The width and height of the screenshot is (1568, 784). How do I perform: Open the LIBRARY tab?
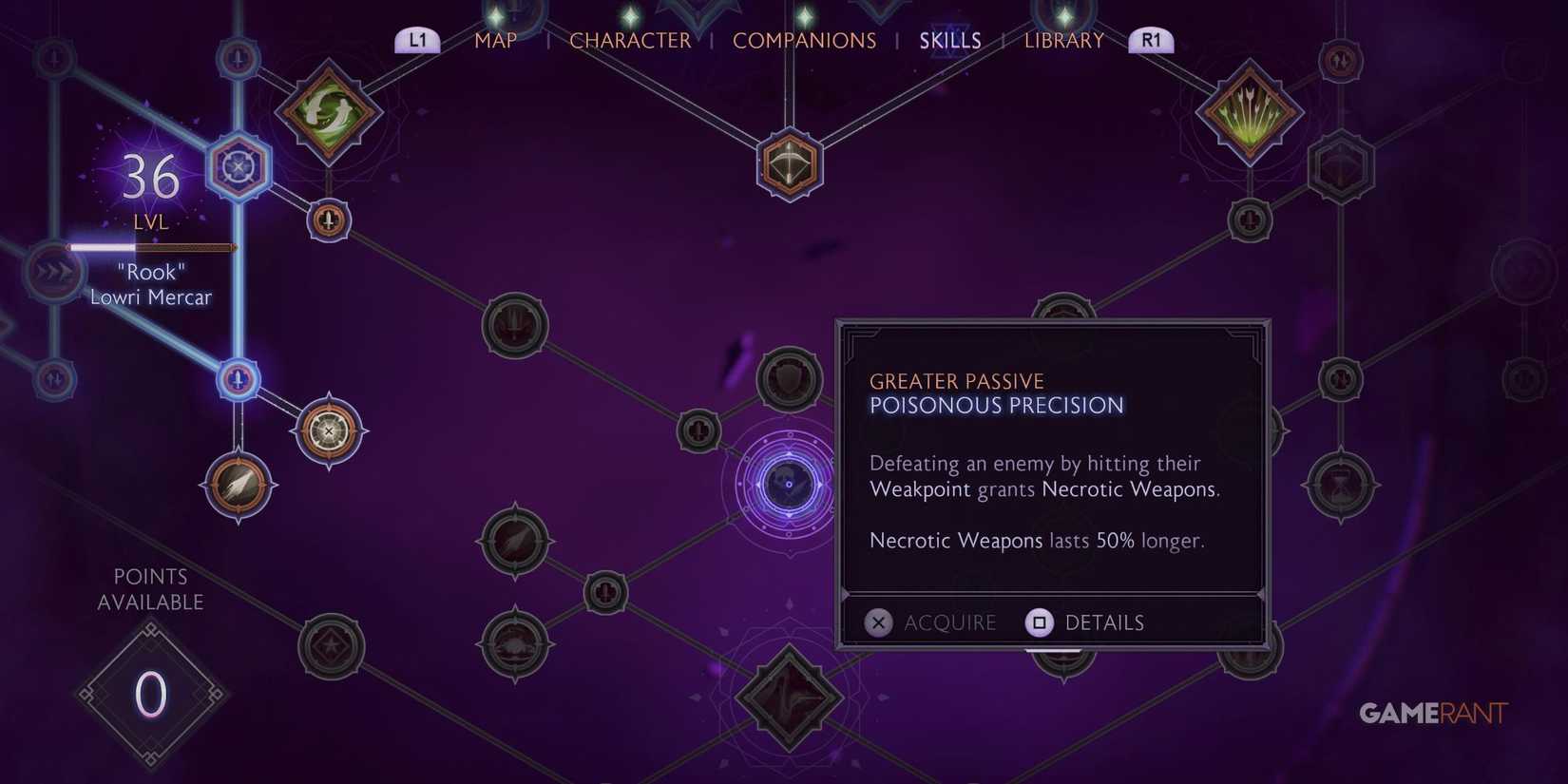[x=1063, y=40]
